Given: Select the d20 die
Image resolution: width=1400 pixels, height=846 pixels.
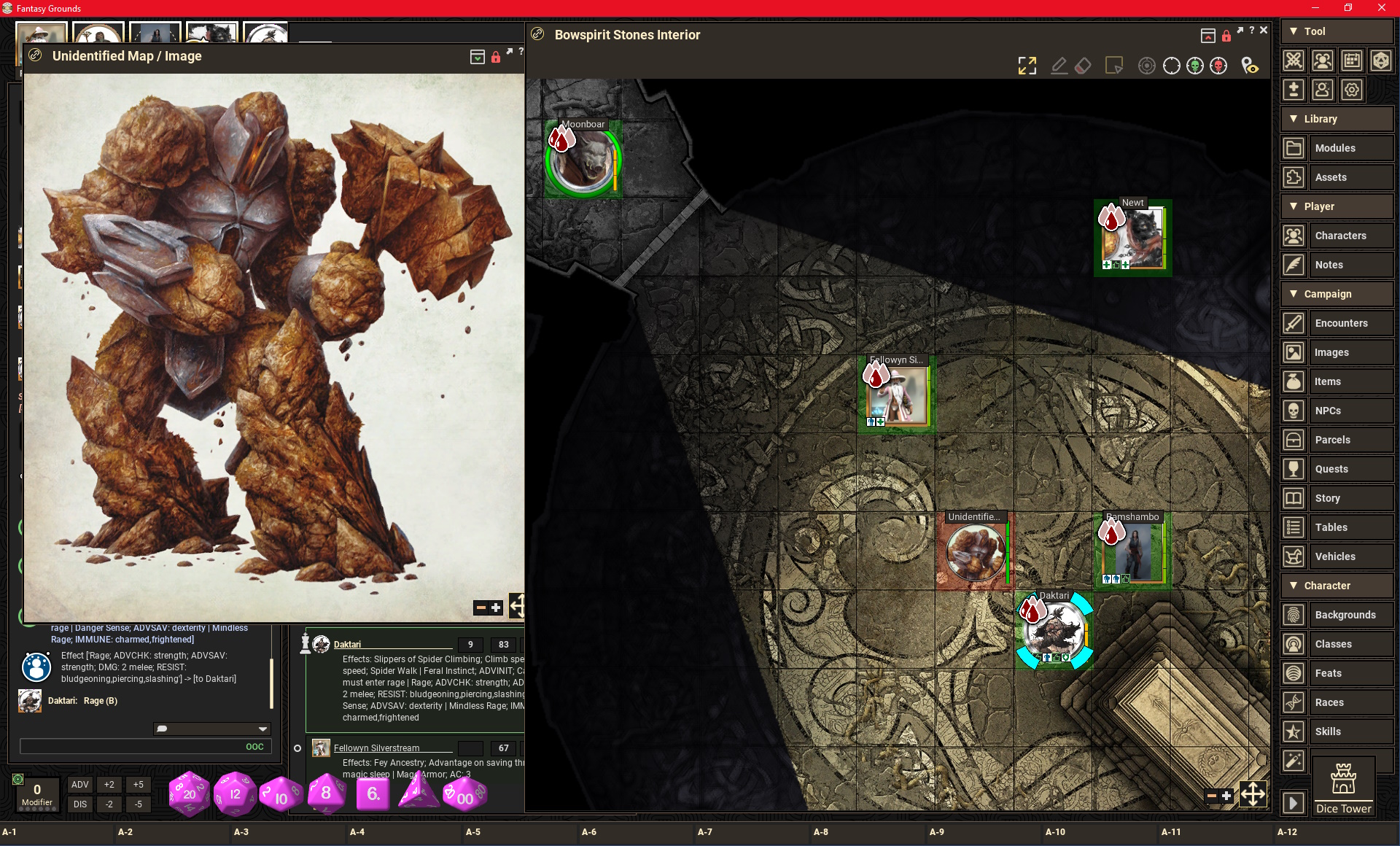Looking at the screenshot, I should [189, 793].
